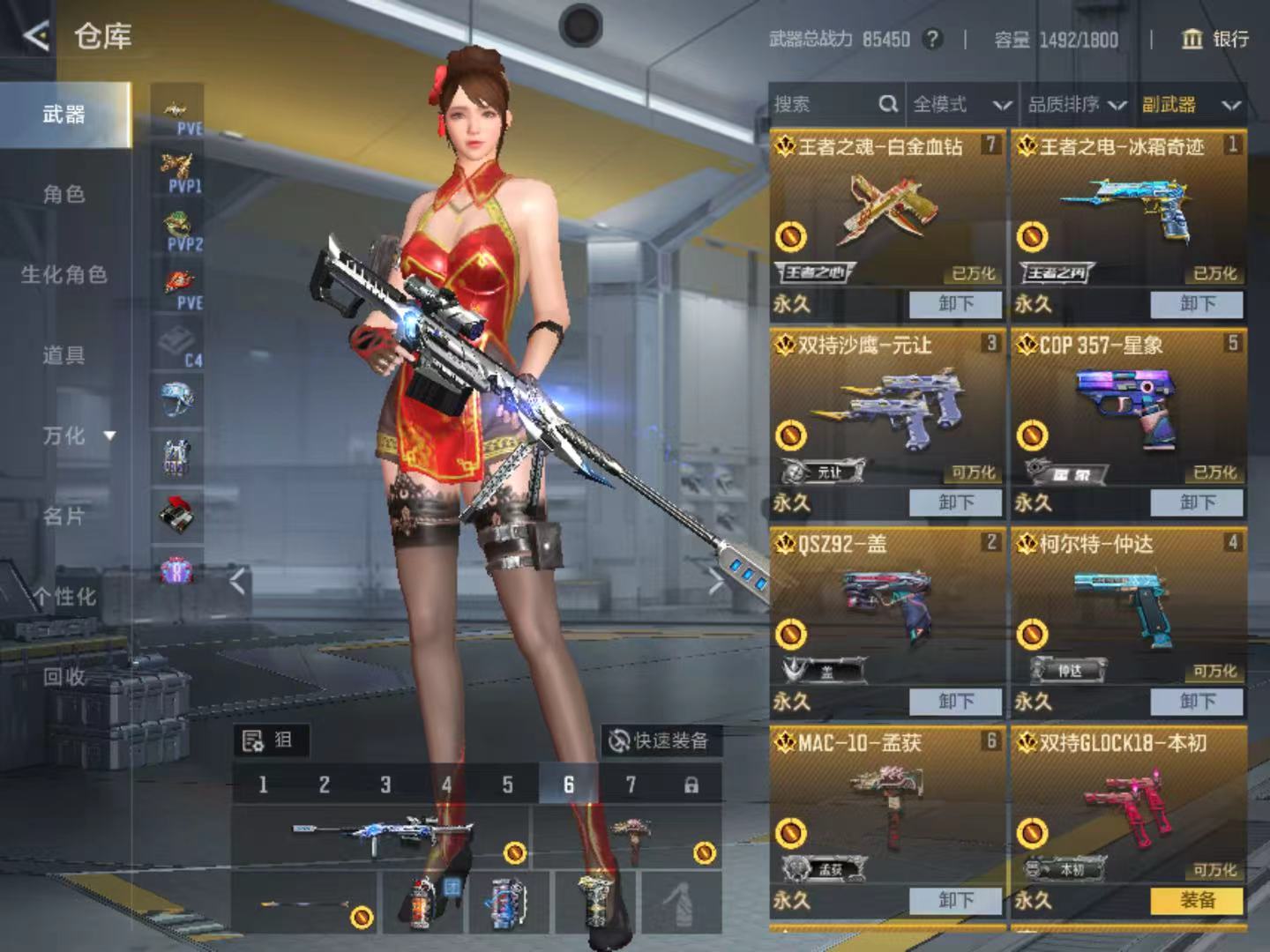Viewport: 1270px width, 952px height.
Task: Open the 回收 recycle tab
Action: (x=64, y=677)
